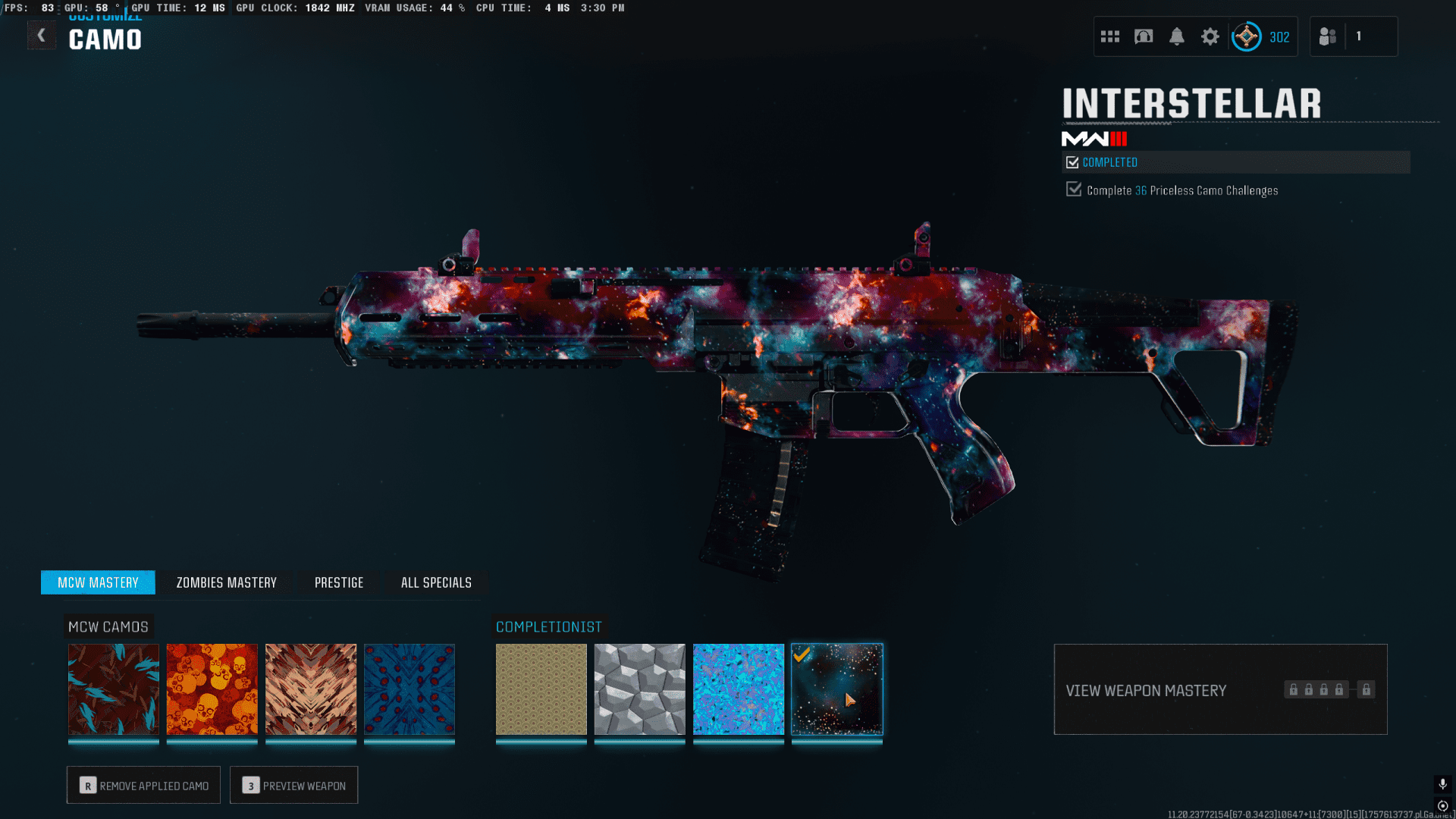Open the grid menu icon
The image size is (1456, 819).
click(x=1110, y=36)
